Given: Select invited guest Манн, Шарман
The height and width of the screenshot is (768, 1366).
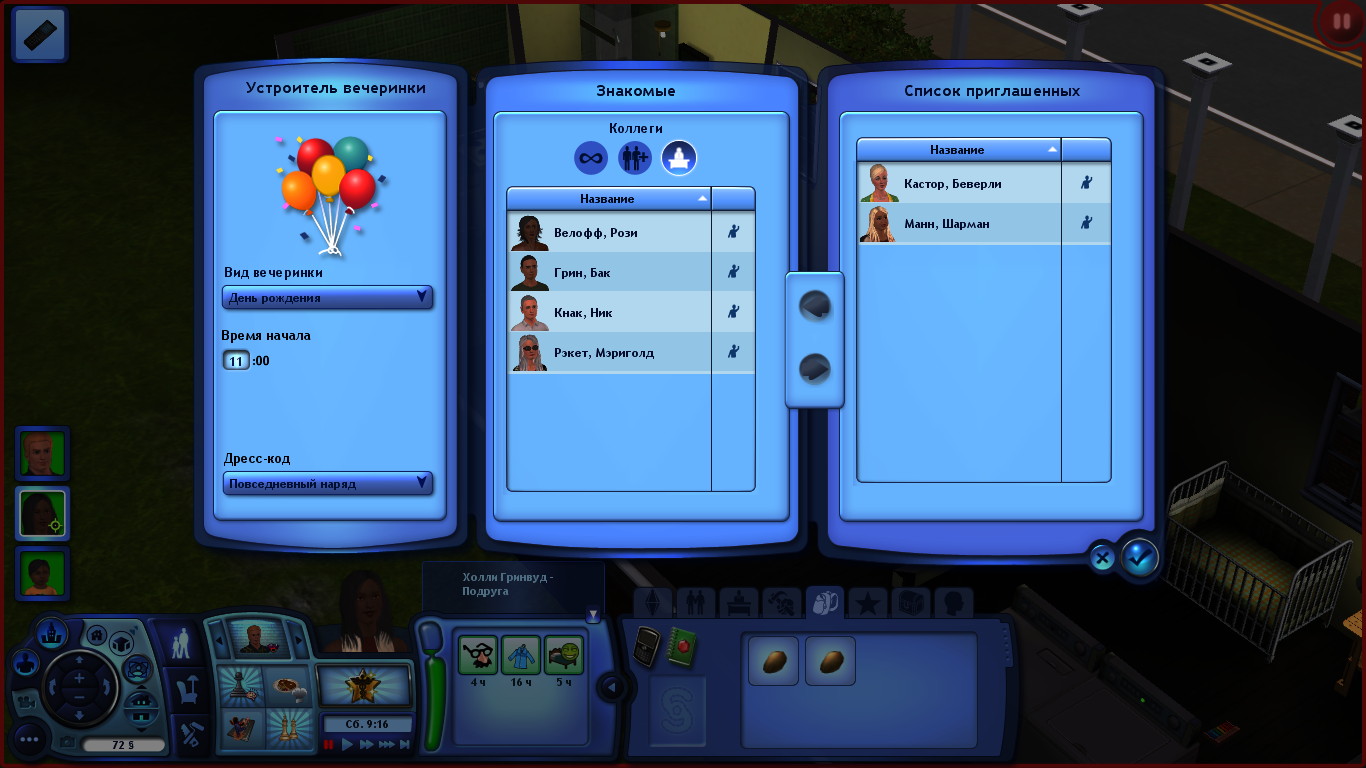Looking at the screenshot, I should coord(958,224).
